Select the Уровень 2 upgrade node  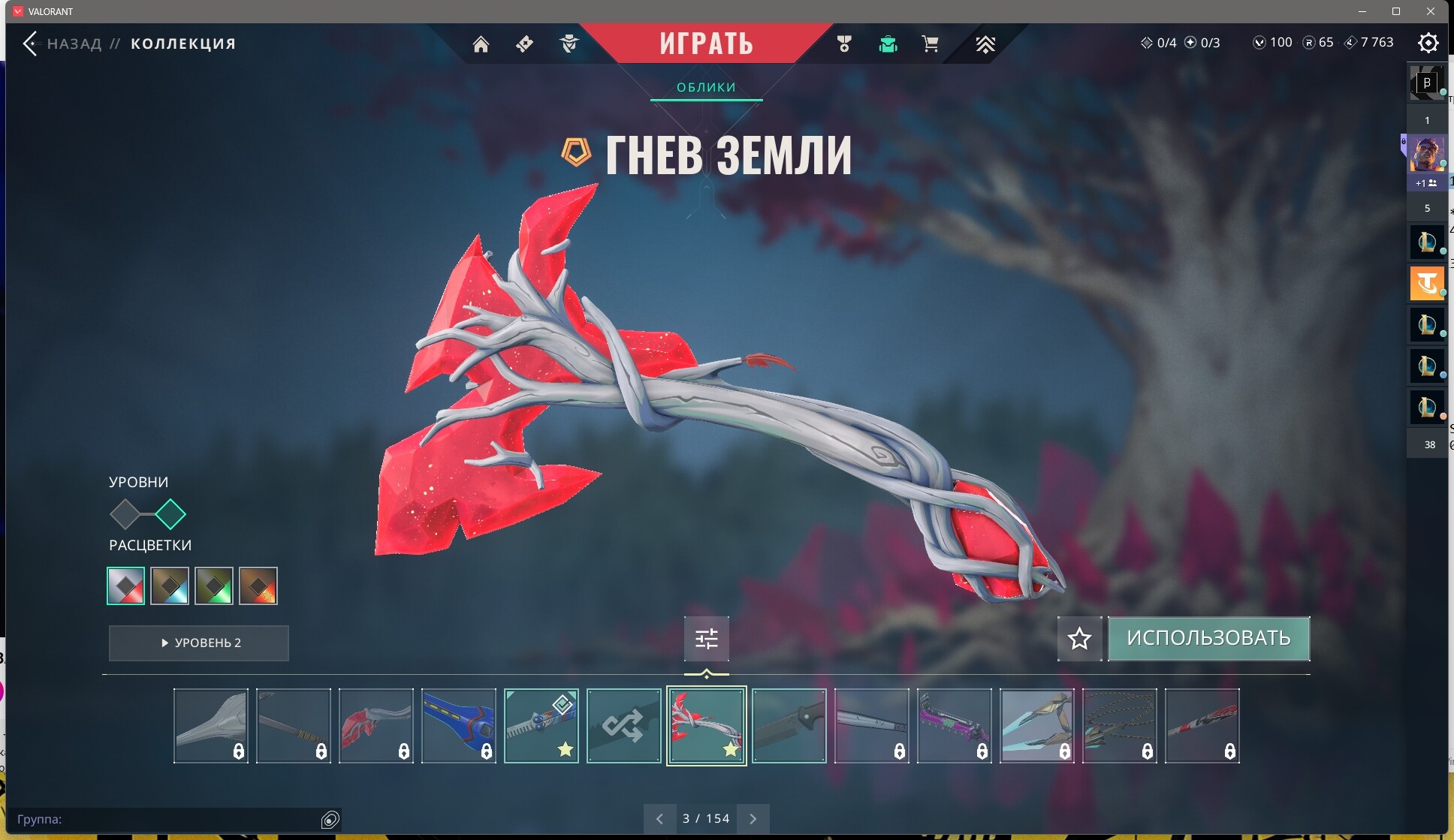[171, 514]
